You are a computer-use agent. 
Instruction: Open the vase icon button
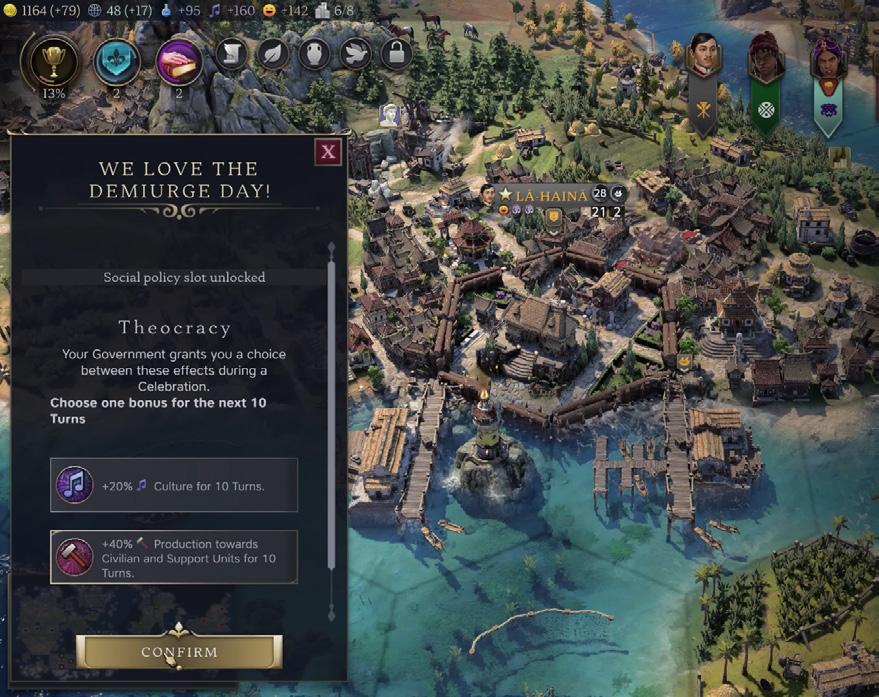tap(314, 53)
